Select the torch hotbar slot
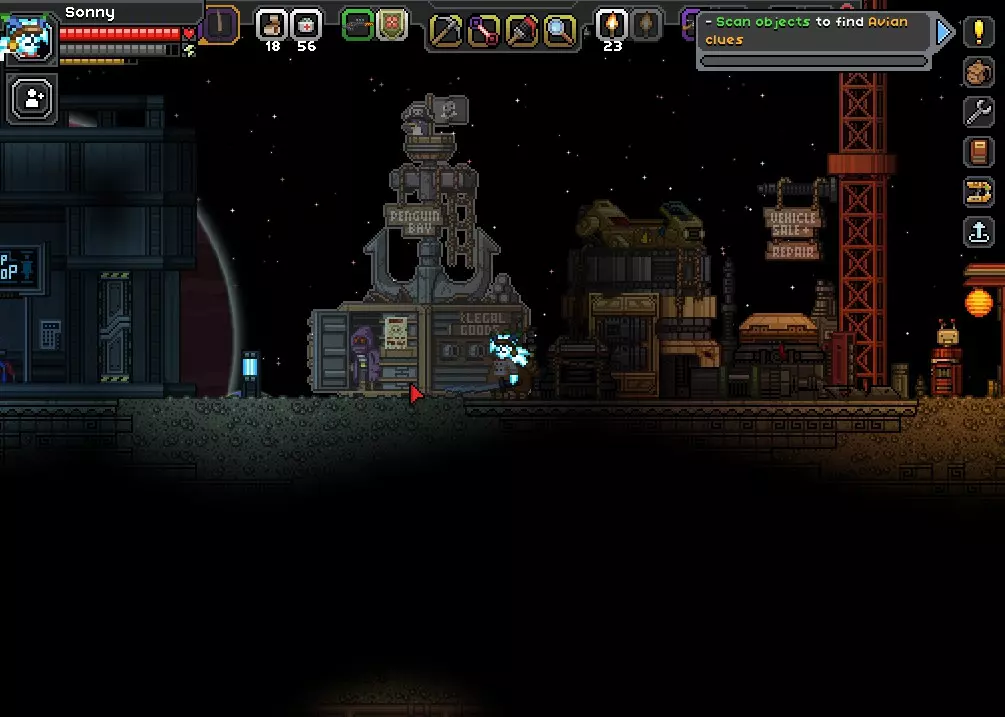The height and width of the screenshot is (717, 1005). click(x=612, y=24)
